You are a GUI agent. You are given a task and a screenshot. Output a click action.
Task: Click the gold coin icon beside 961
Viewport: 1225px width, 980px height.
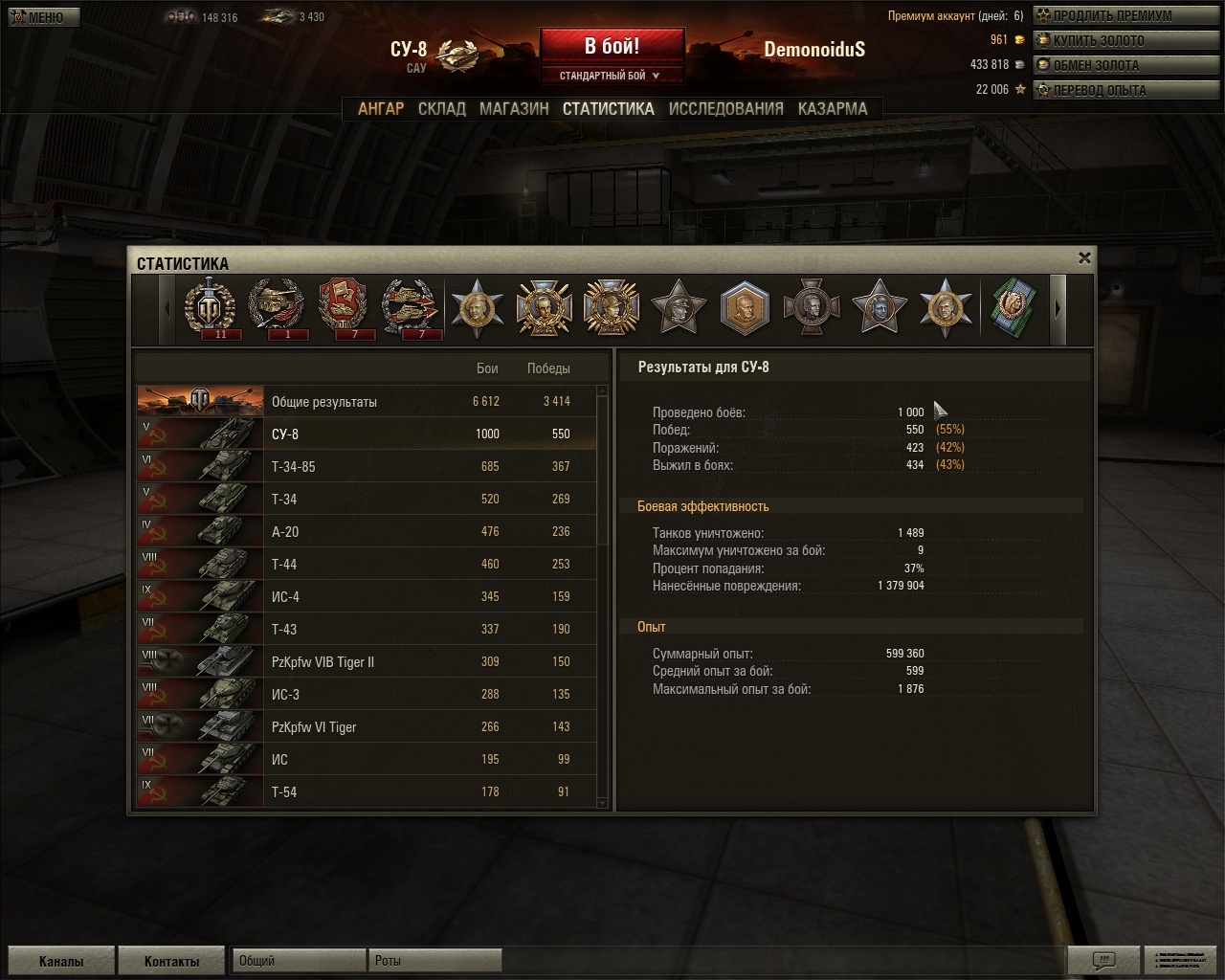coord(1020,40)
